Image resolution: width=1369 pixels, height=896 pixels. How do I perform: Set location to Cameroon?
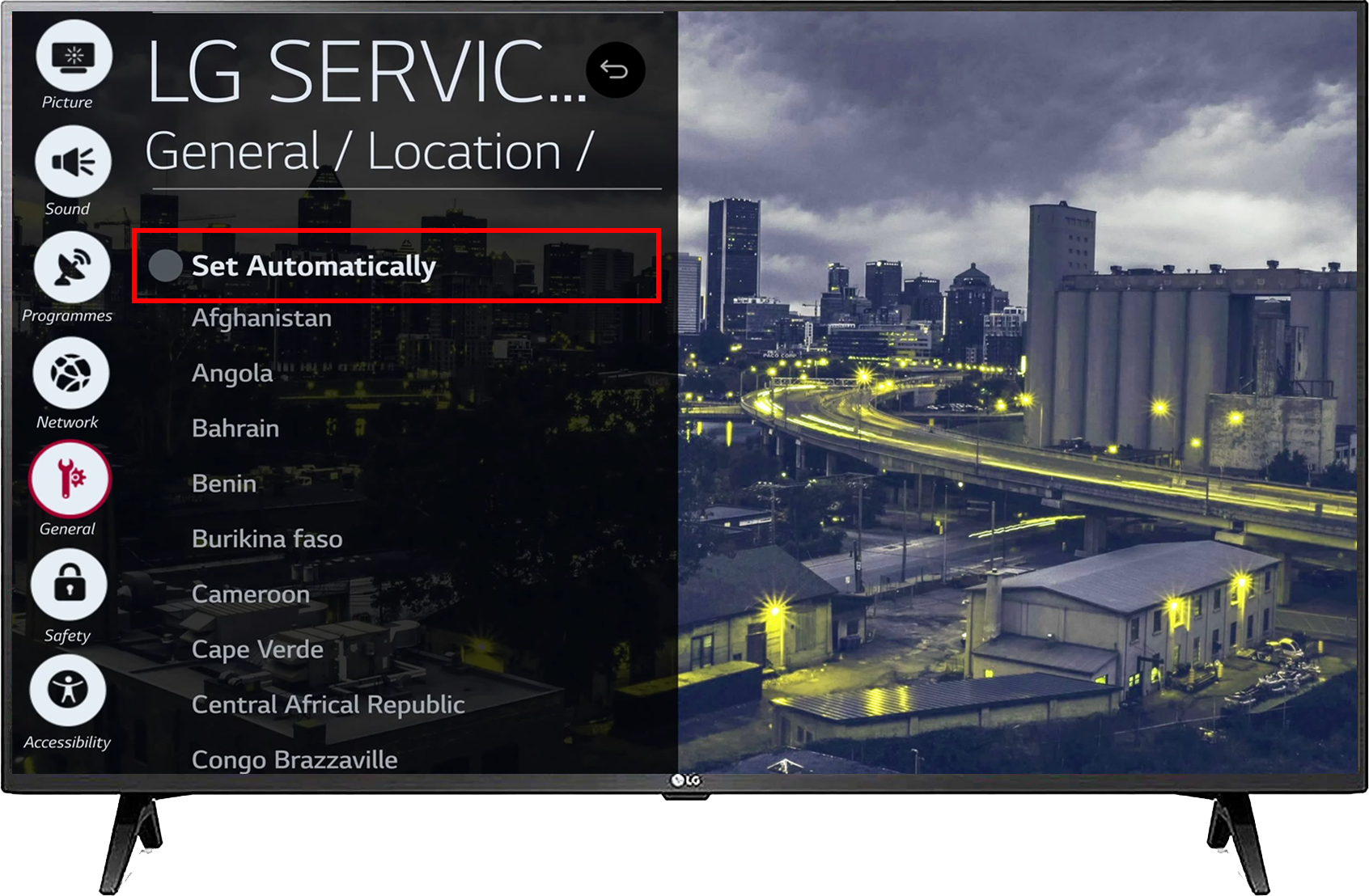point(251,594)
